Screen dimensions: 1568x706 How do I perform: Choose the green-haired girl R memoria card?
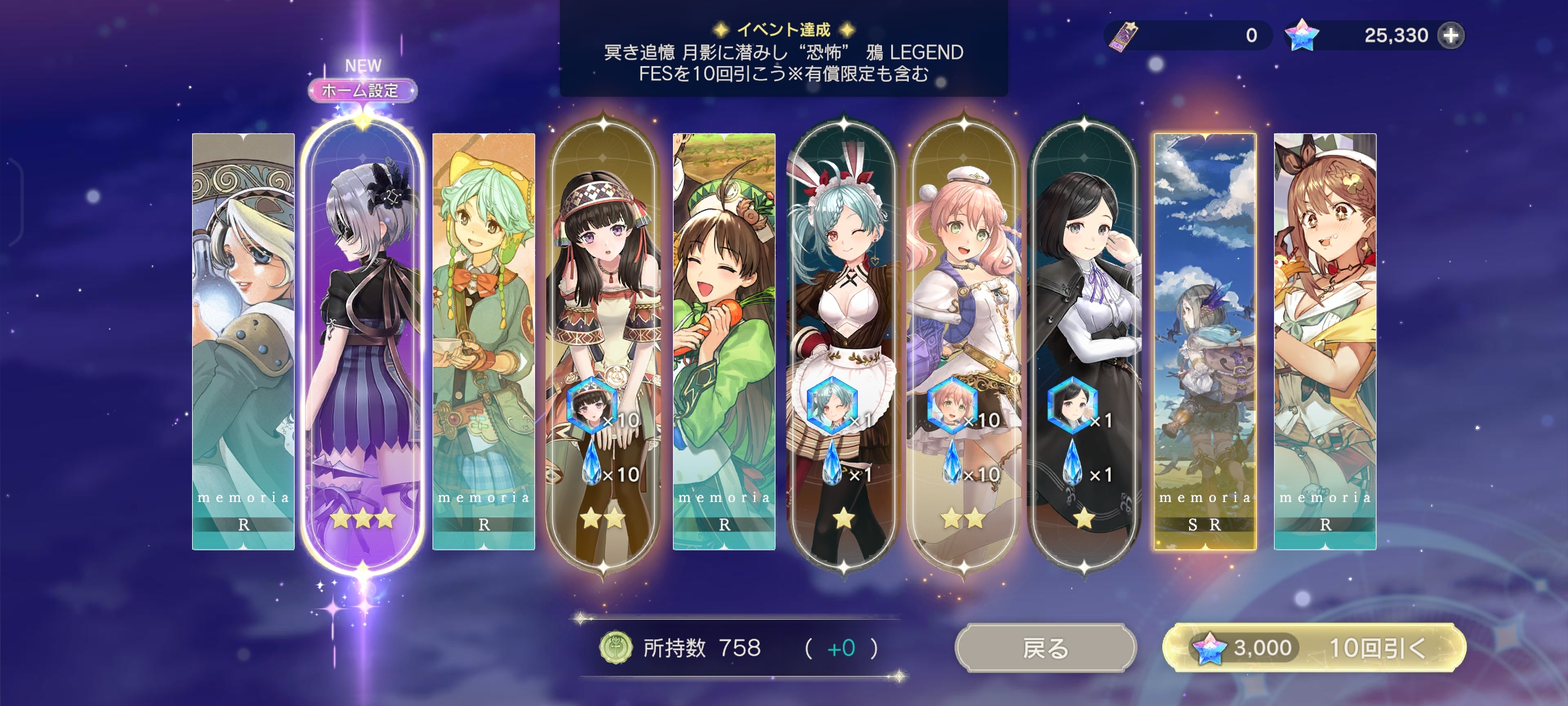pos(483,340)
